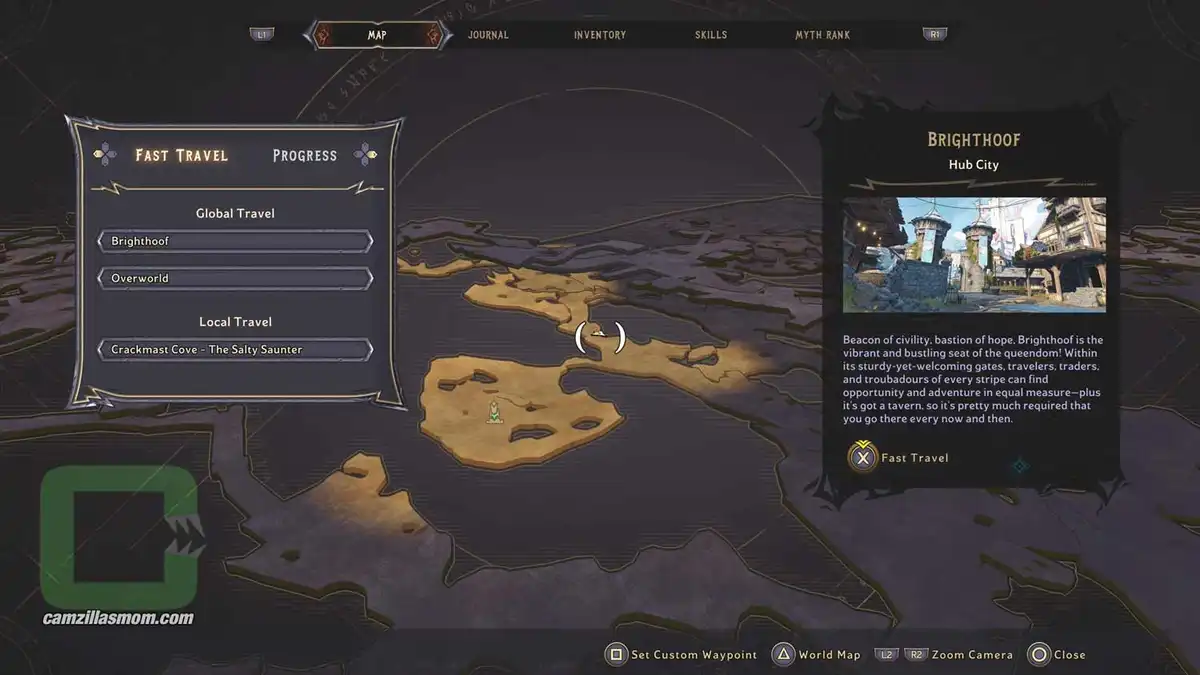Switch to the Progress panel tab
Image resolution: width=1200 pixels, height=675 pixels.
tap(305, 155)
